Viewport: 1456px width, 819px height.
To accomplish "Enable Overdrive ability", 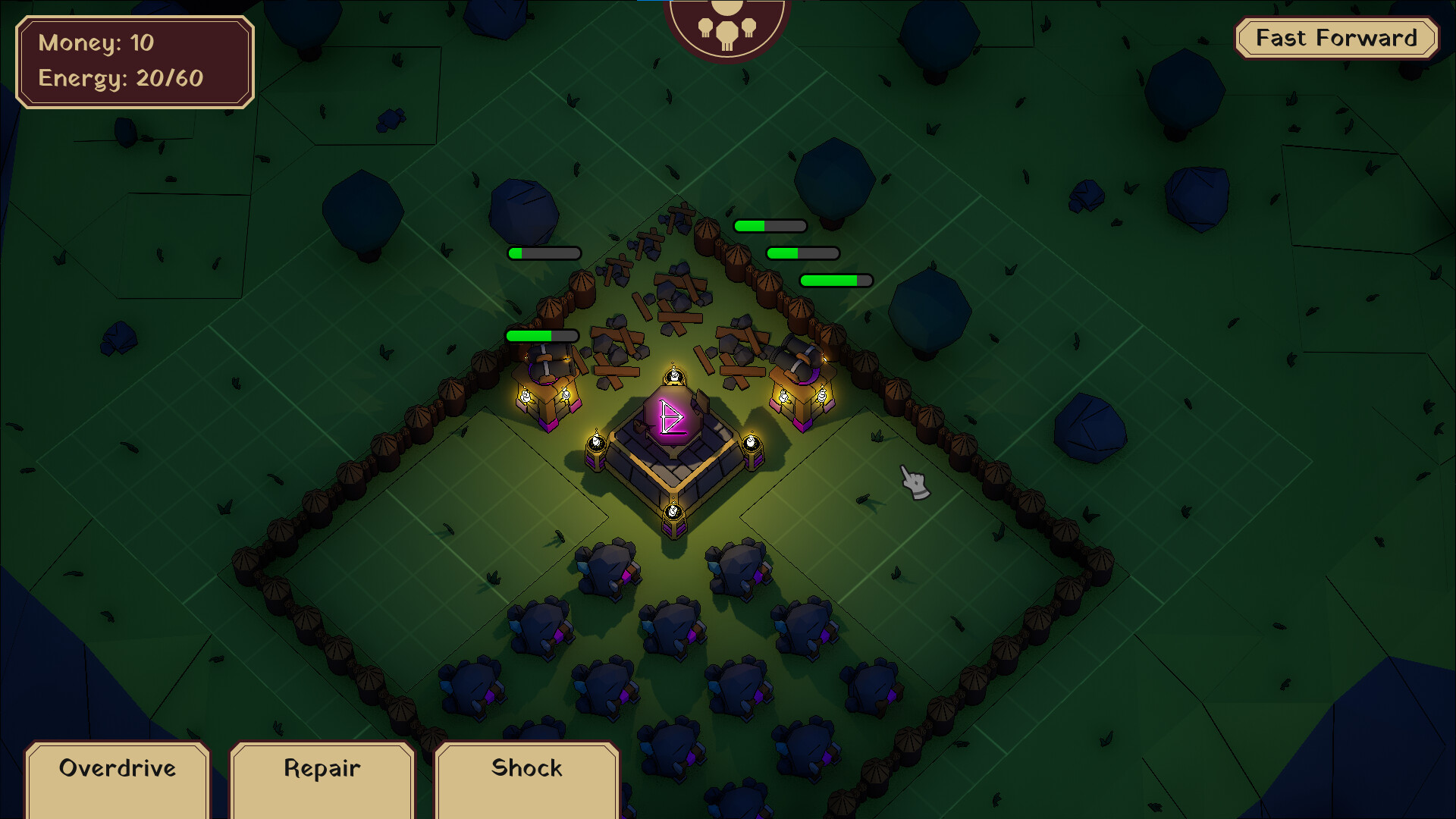I will tap(116, 768).
